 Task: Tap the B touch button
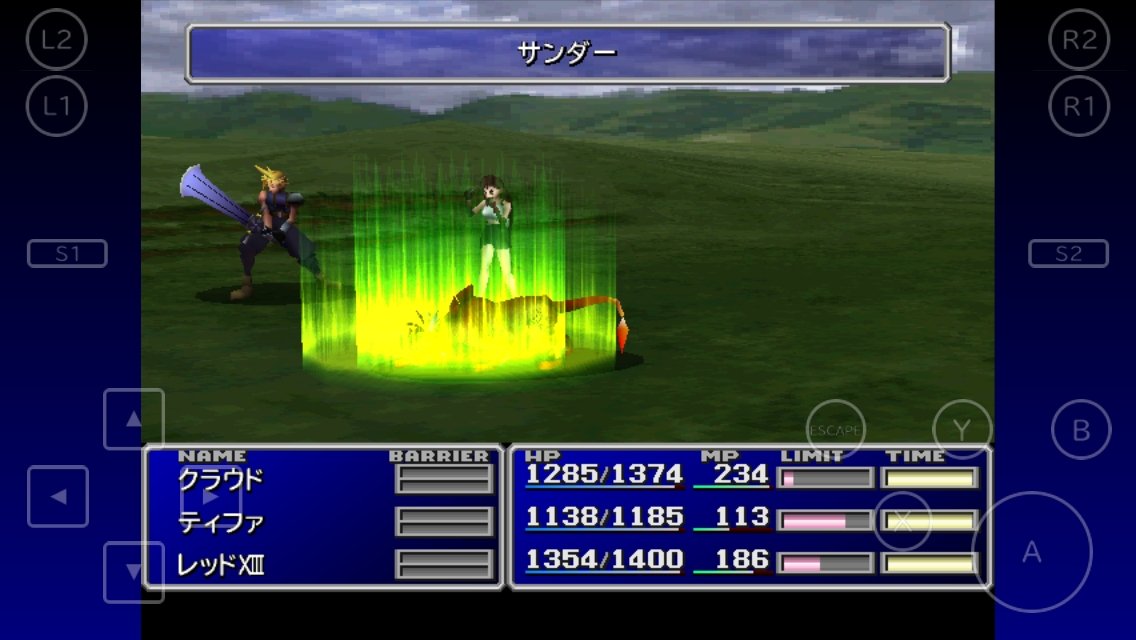(1081, 430)
